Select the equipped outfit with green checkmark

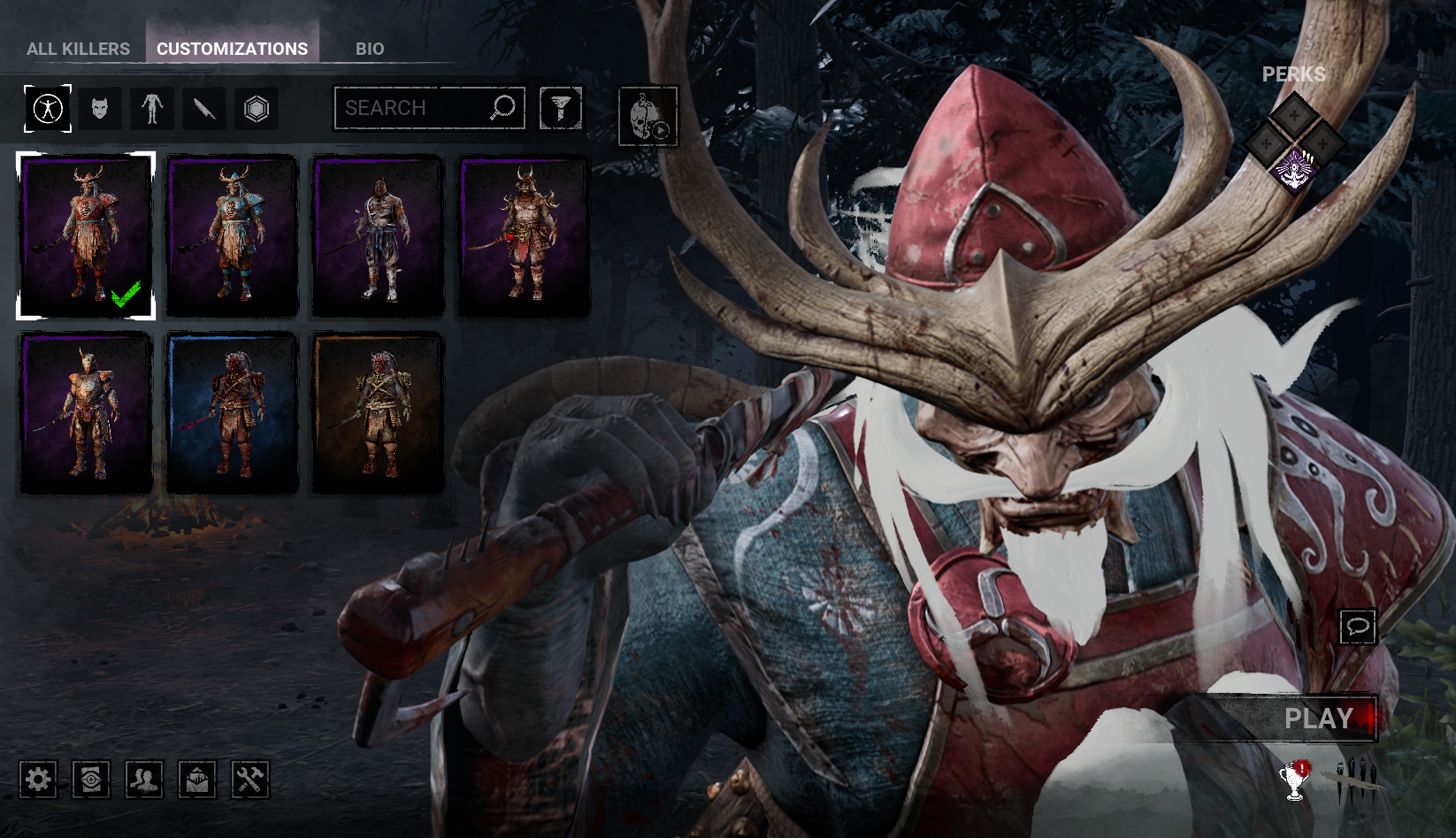[x=86, y=235]
